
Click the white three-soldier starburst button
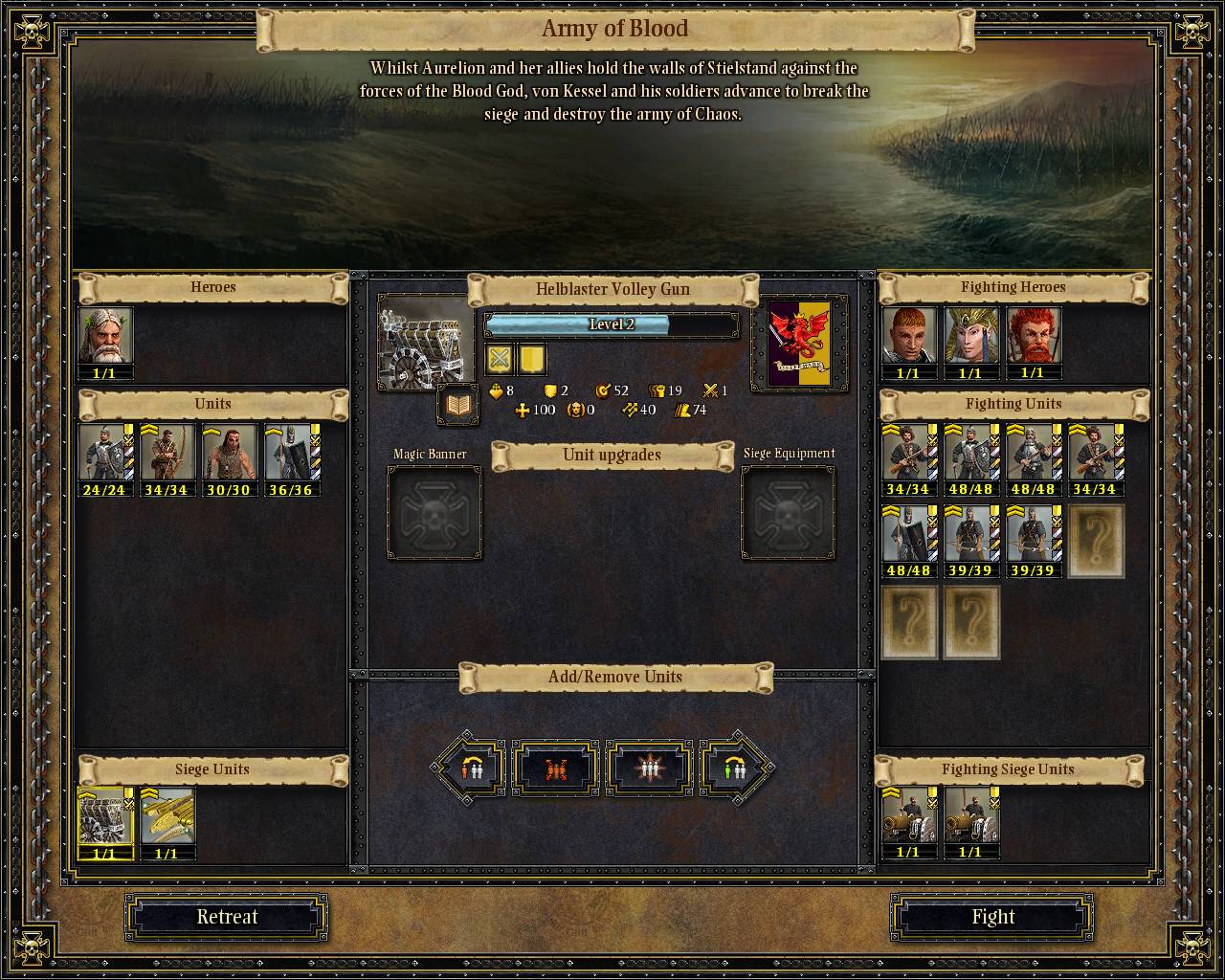[x=649, y=768]
